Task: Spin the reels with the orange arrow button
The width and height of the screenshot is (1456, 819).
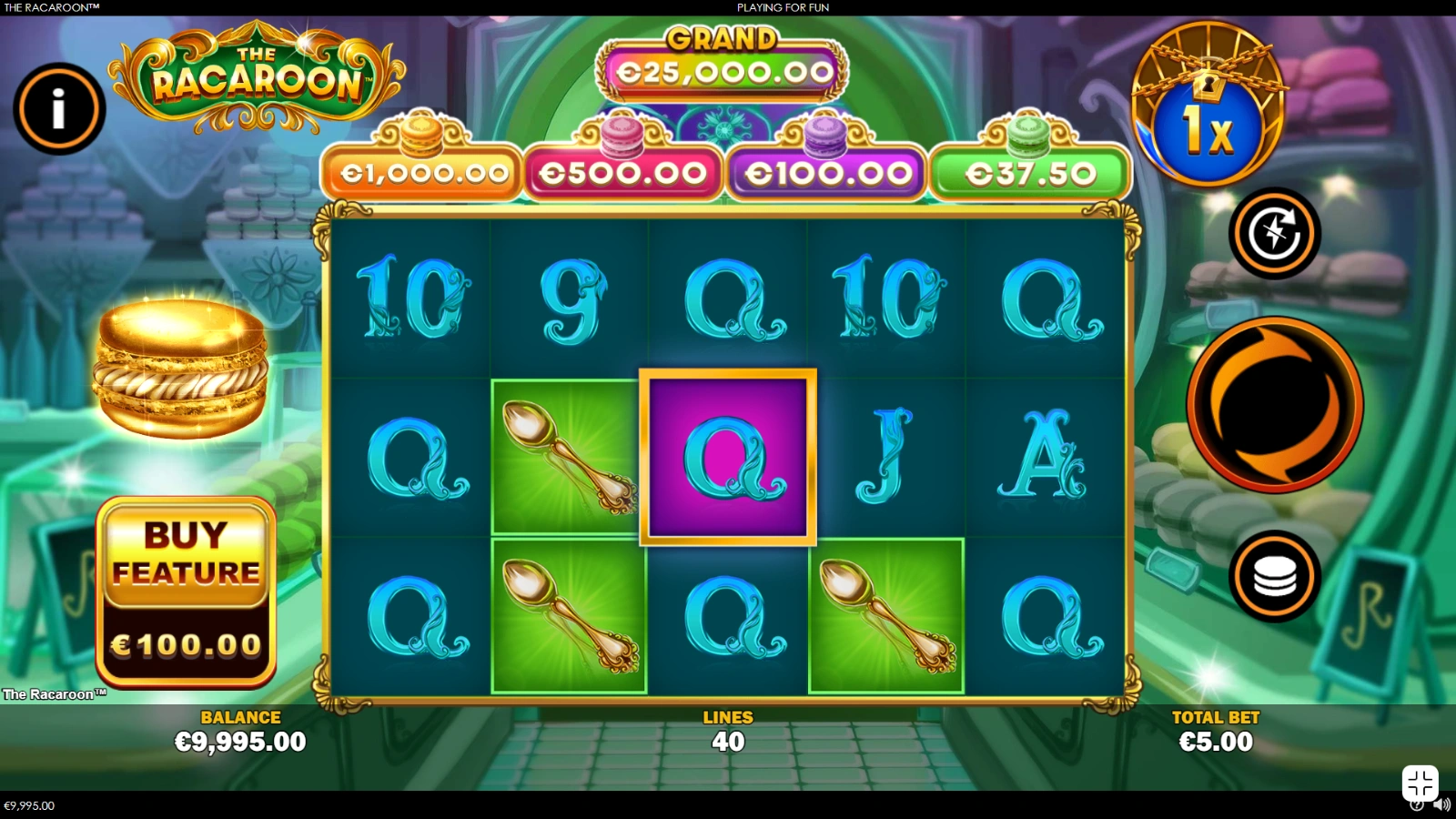Action: point(1274,405)
